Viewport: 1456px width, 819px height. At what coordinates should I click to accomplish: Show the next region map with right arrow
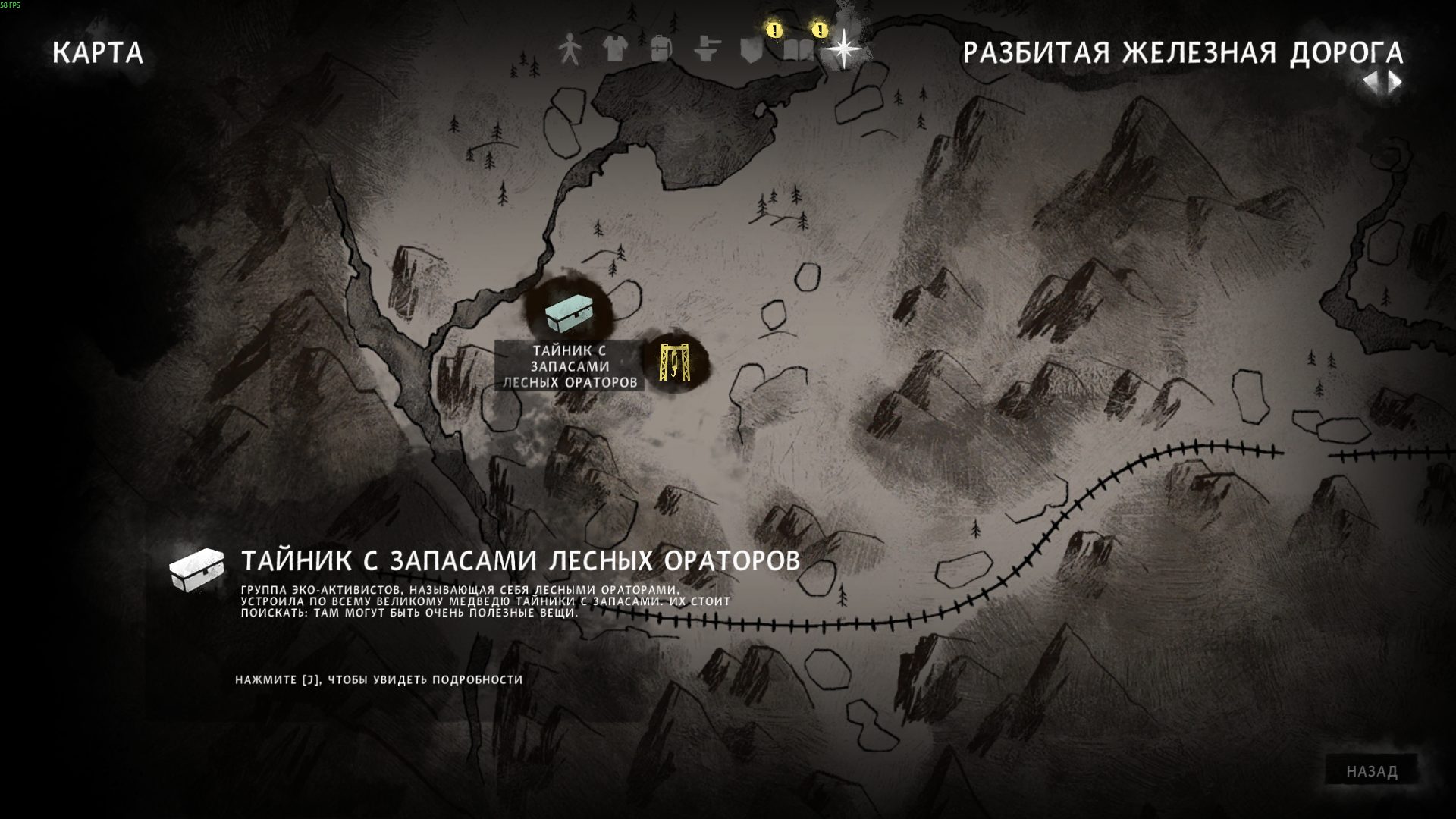[x=1395, y=82]
